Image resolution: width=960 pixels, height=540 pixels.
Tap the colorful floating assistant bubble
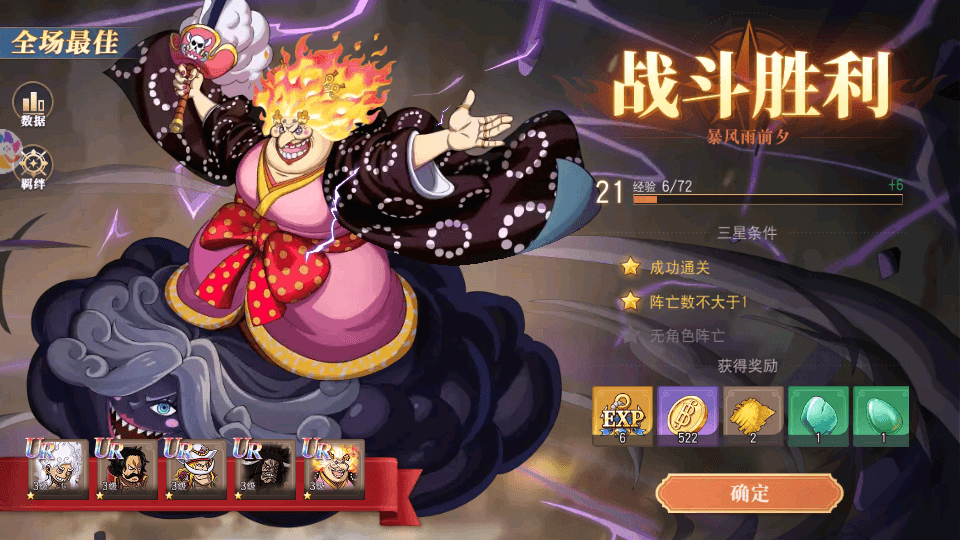(x=6, y=145)
